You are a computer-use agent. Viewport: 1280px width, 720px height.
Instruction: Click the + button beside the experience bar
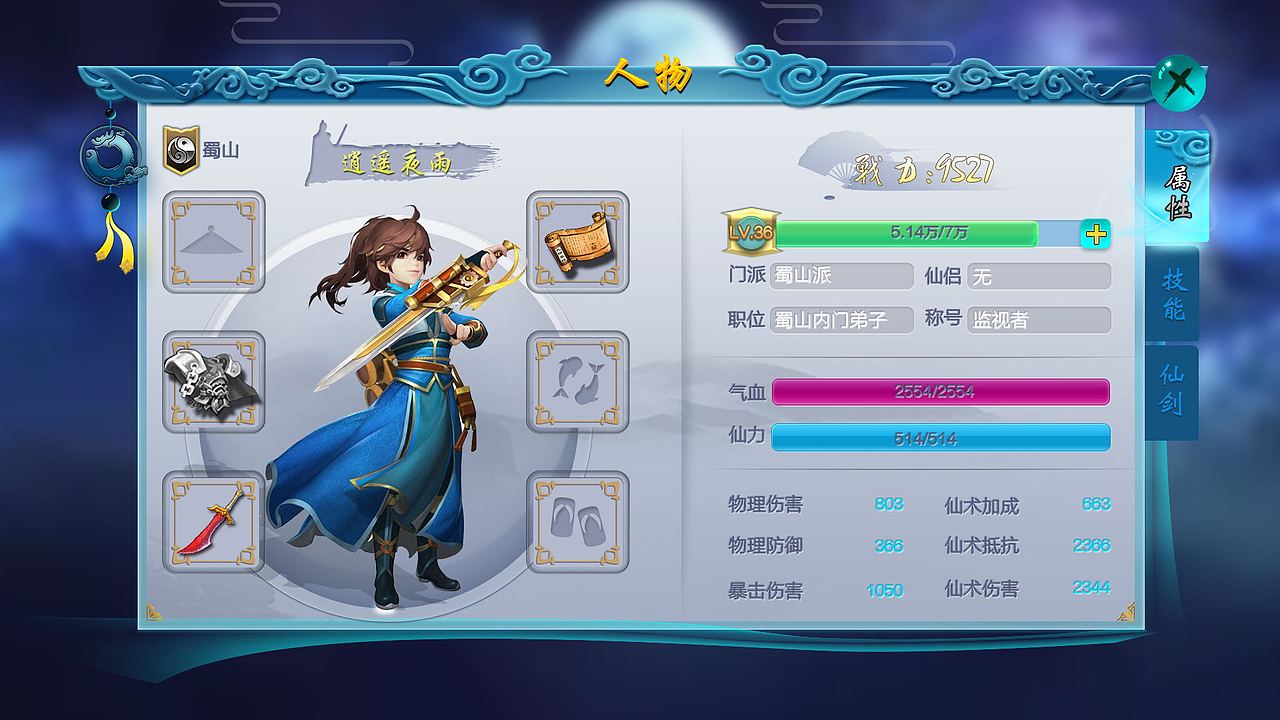(1097, 234)
